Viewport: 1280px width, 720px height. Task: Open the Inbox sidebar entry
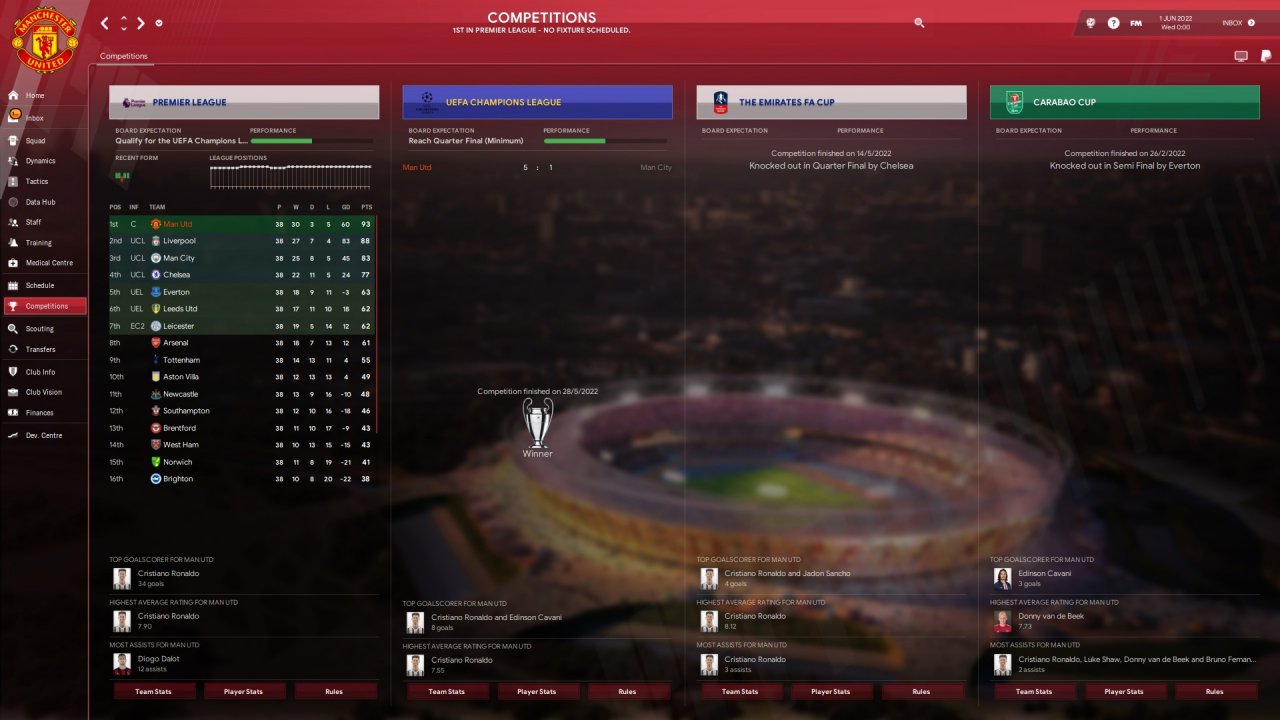coord(34,118)
